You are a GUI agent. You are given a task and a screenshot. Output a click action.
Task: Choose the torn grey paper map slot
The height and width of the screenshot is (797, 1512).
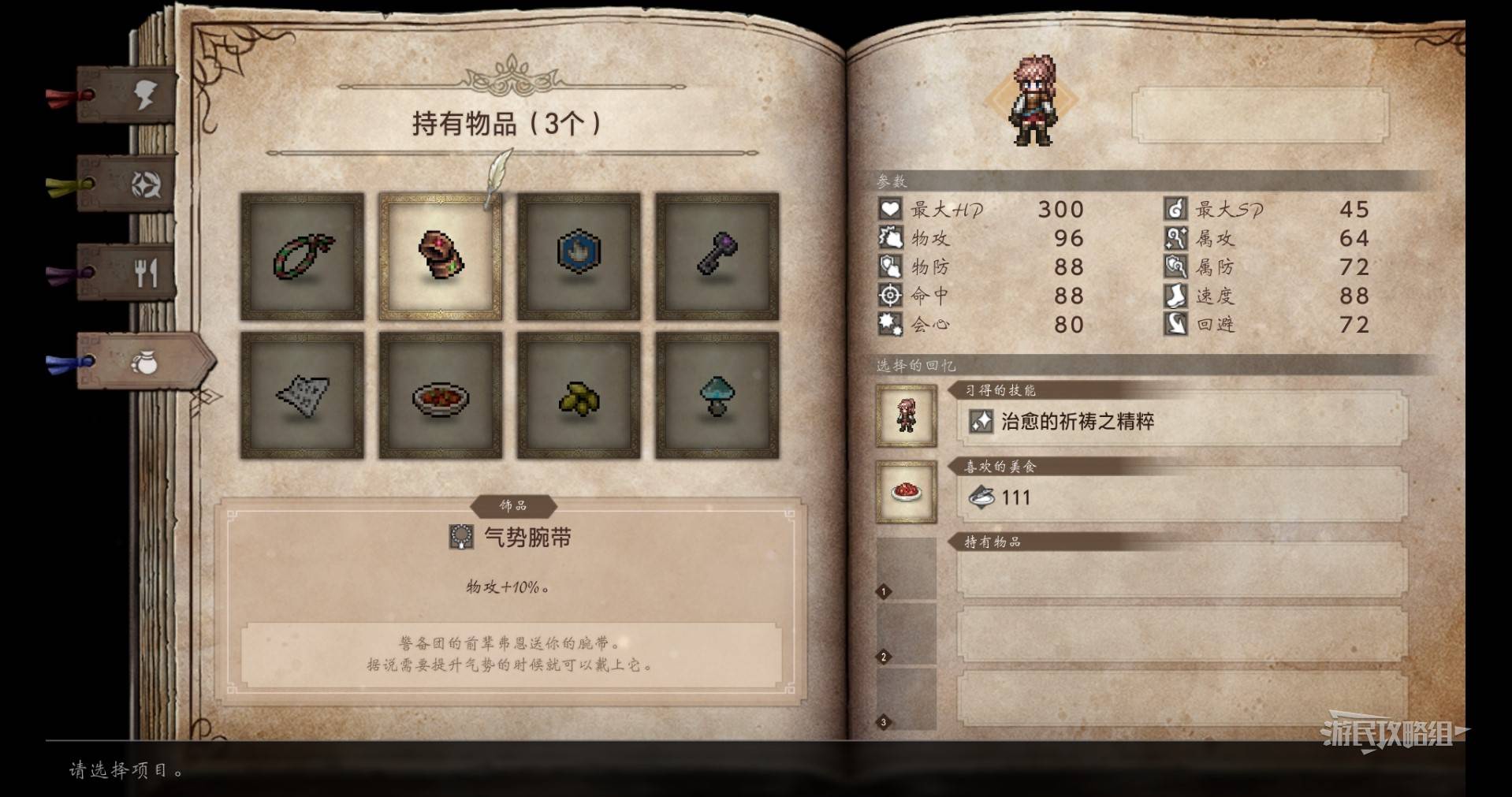(x=302, y=395)
